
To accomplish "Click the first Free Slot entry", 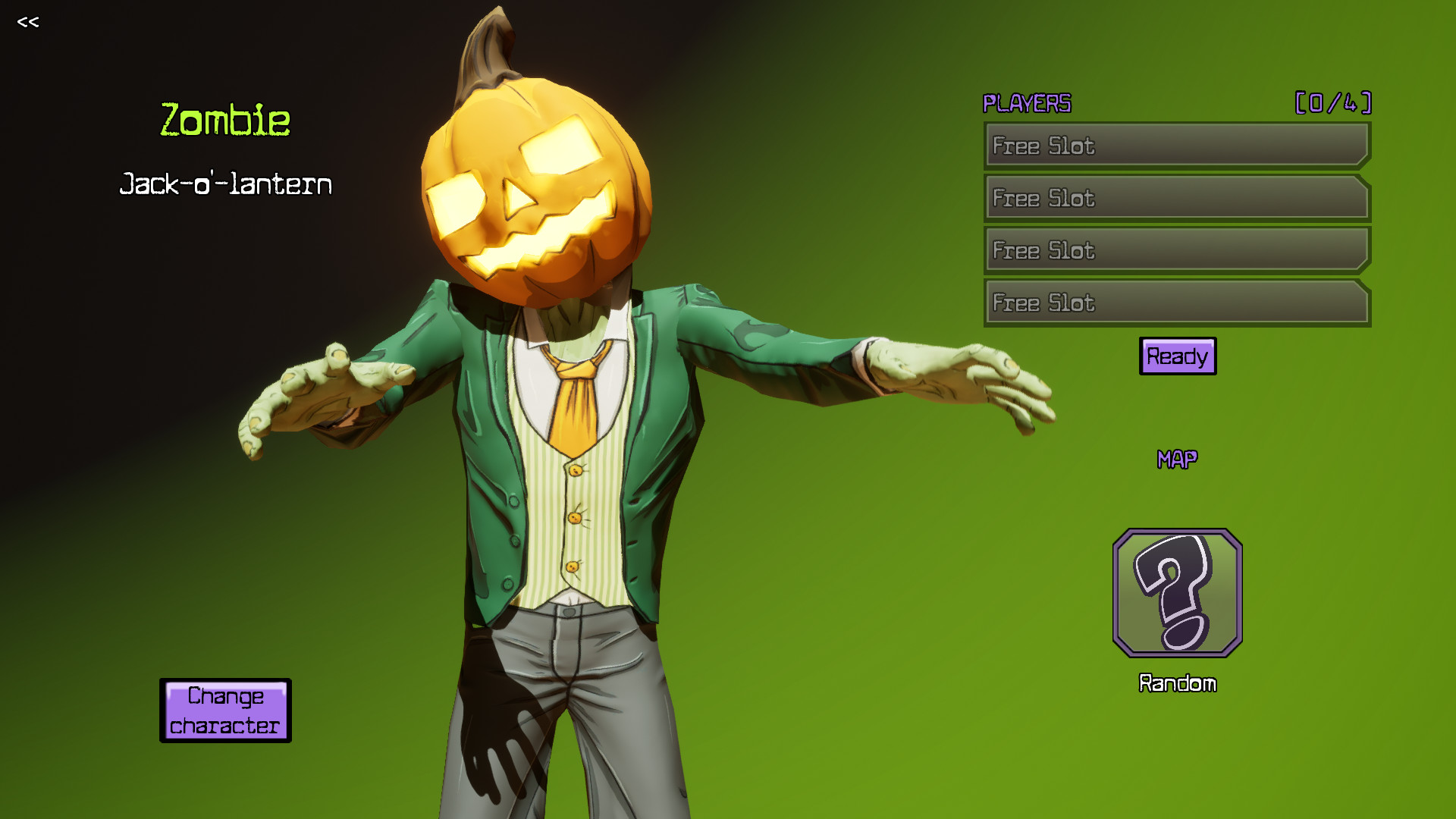I will 1175,146.
